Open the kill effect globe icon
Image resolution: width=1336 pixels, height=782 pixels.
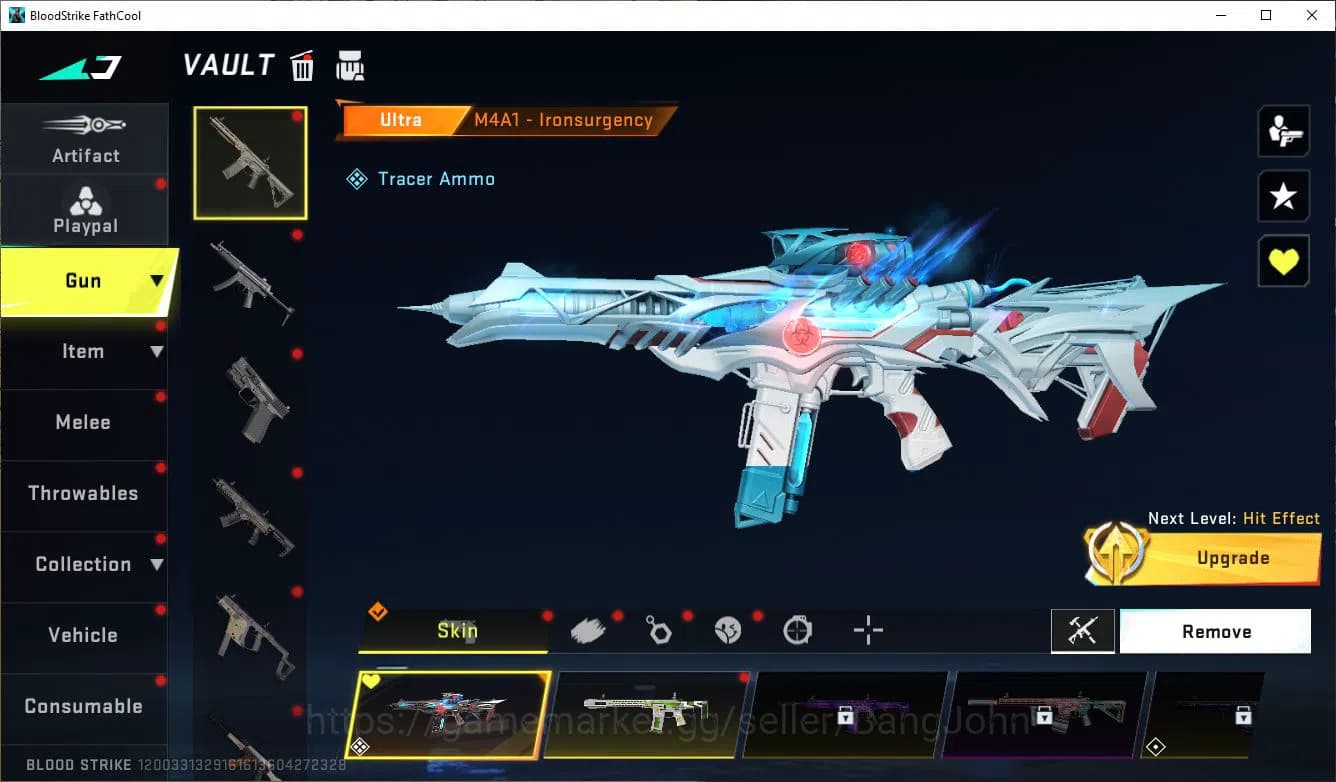point(729,628)
